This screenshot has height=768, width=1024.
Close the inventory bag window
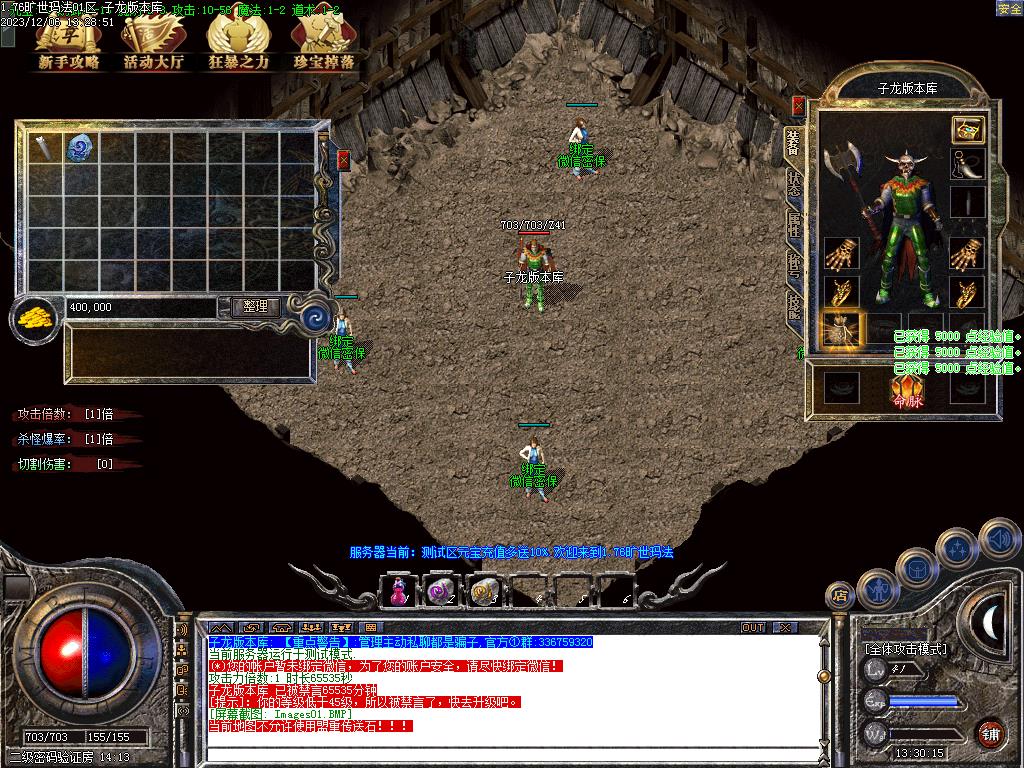[344, 159]
